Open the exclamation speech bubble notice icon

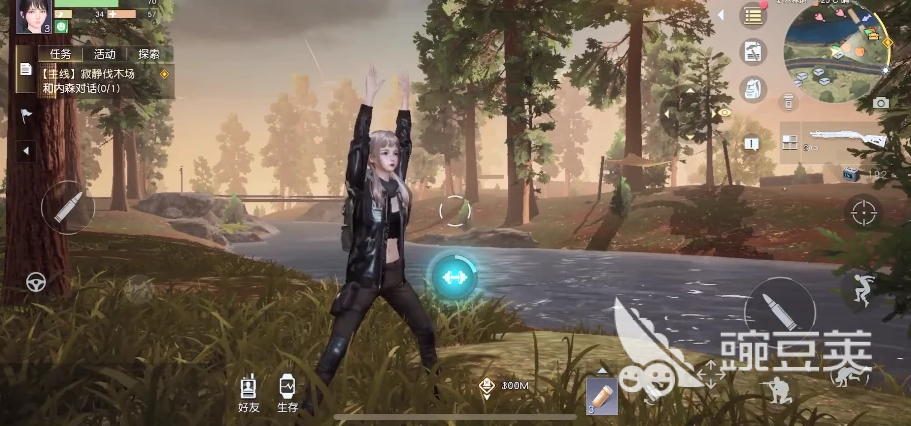point(752,144)
